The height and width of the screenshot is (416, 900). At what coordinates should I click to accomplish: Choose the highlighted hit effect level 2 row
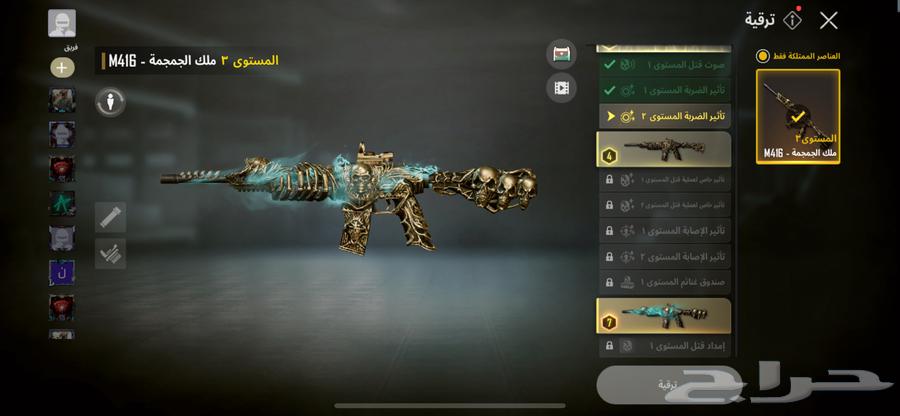[x=664, y=117]
